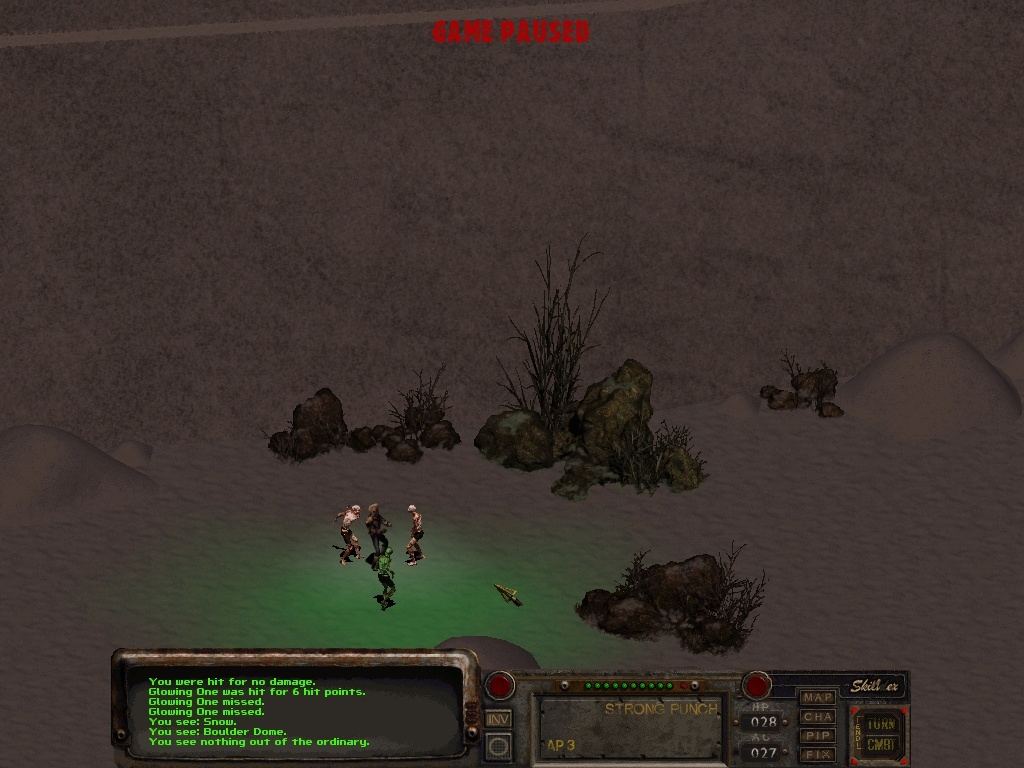The image size is (1024, 768).
Task: Open the CHA character sheet
Action: 818,716
